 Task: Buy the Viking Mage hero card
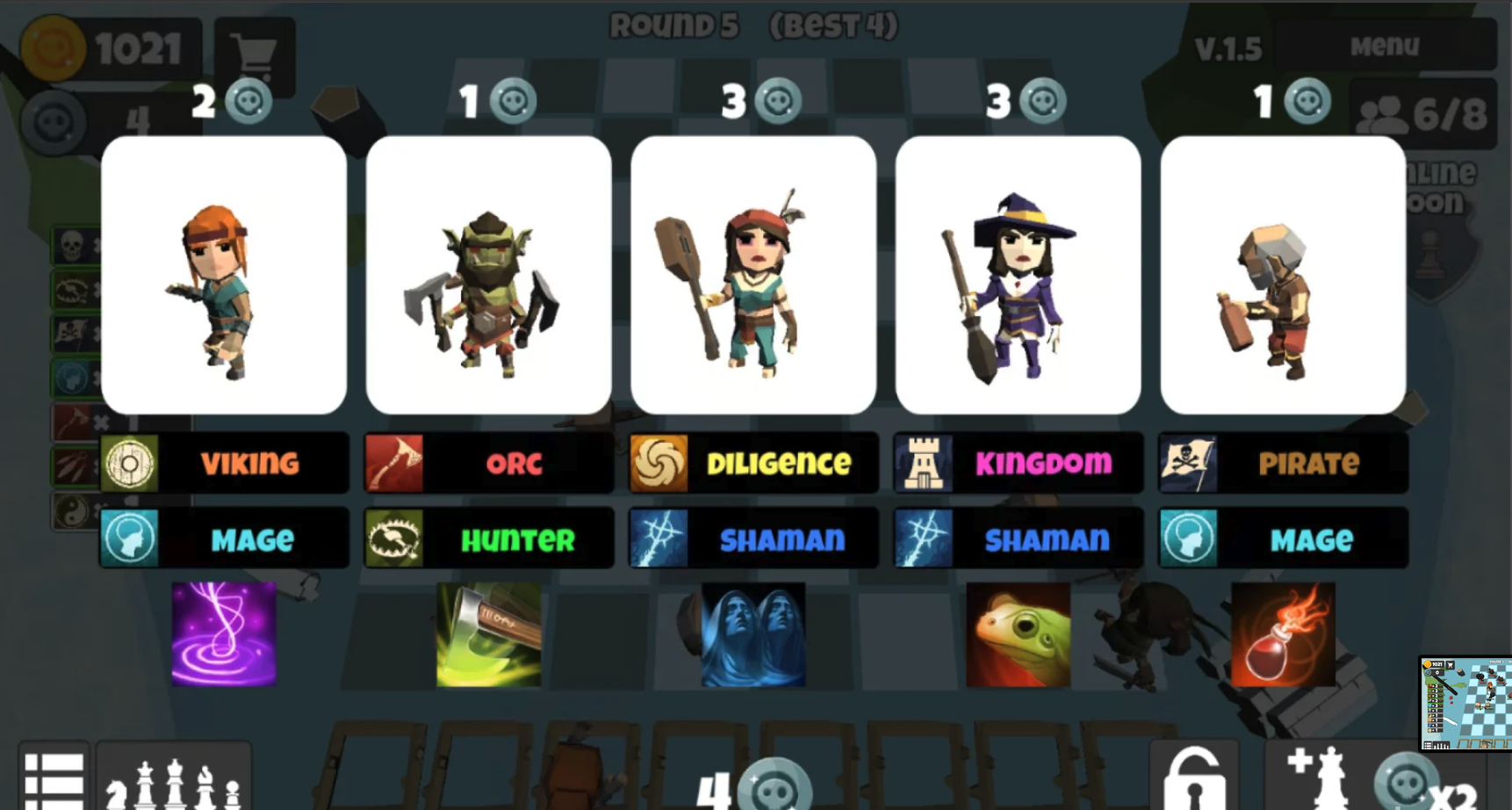pyautogui.click(x=224, y=274)
